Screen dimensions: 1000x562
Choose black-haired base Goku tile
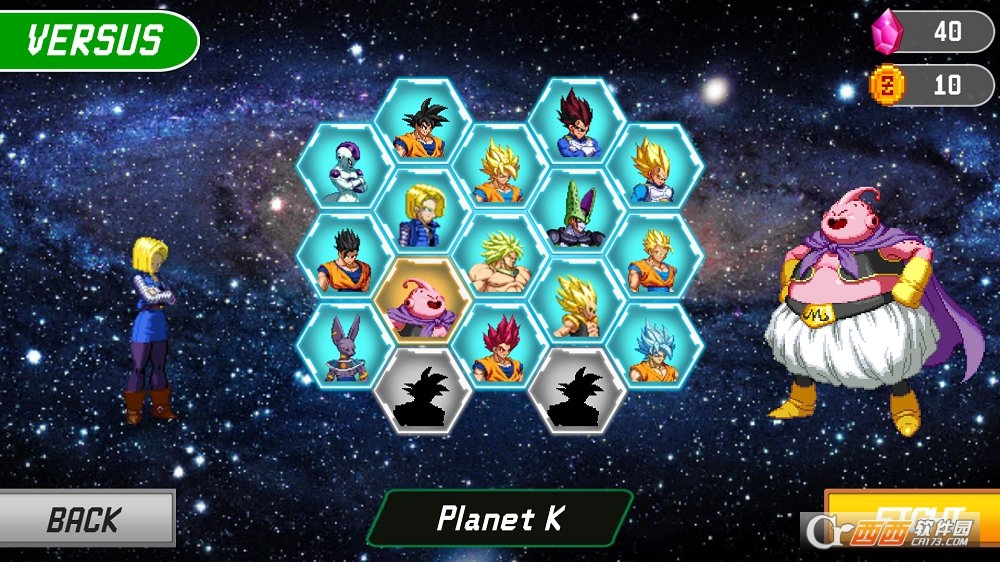point(422,124)
